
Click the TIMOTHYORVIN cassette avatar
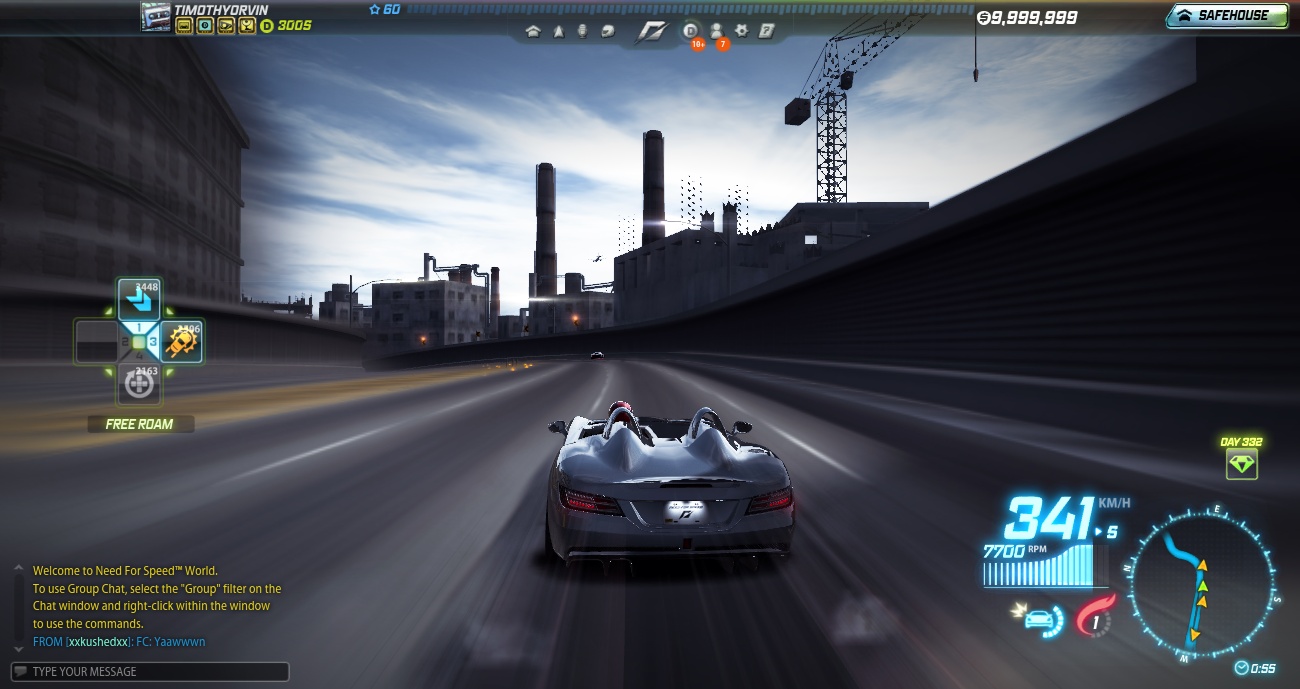(155, 16)
